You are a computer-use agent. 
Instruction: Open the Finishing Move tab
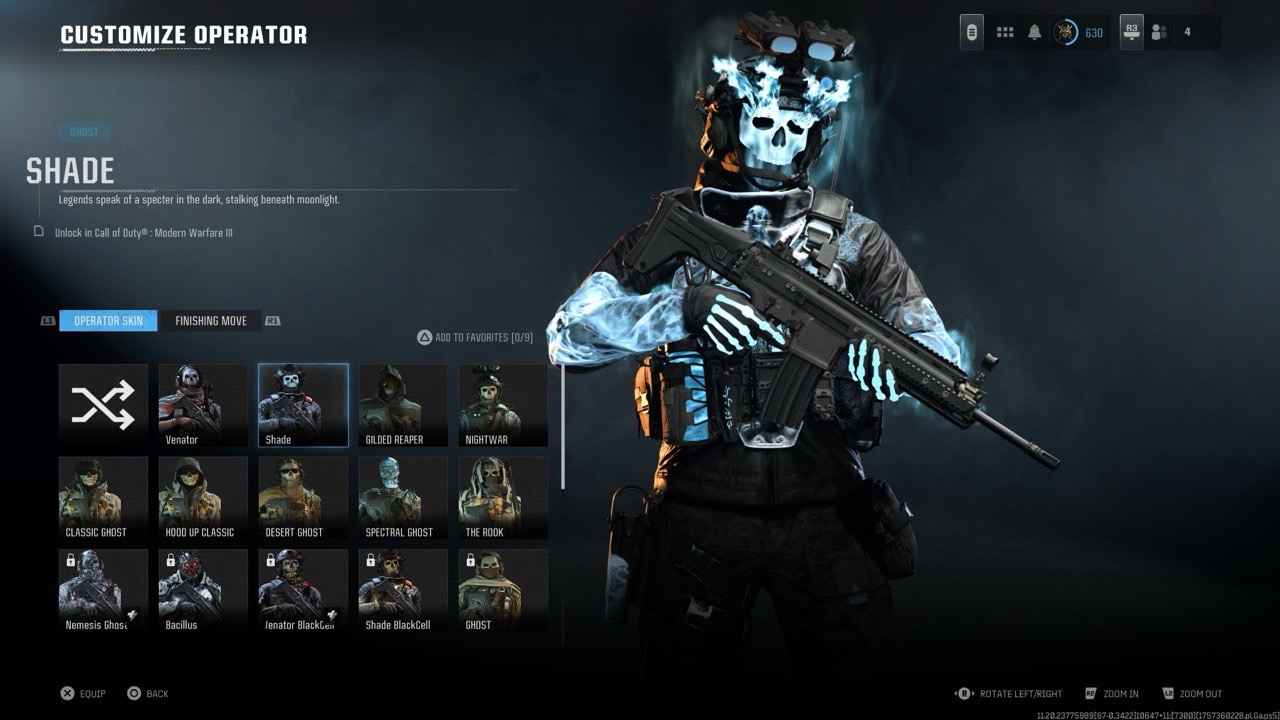211,321
